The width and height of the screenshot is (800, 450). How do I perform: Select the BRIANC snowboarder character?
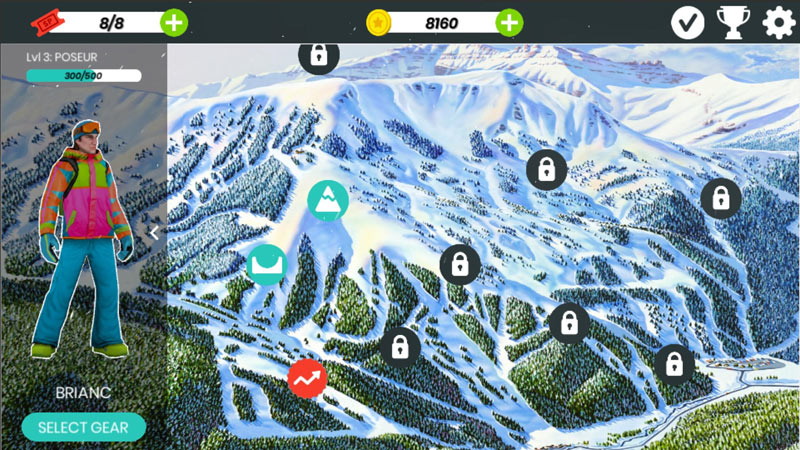pos(83,240)
